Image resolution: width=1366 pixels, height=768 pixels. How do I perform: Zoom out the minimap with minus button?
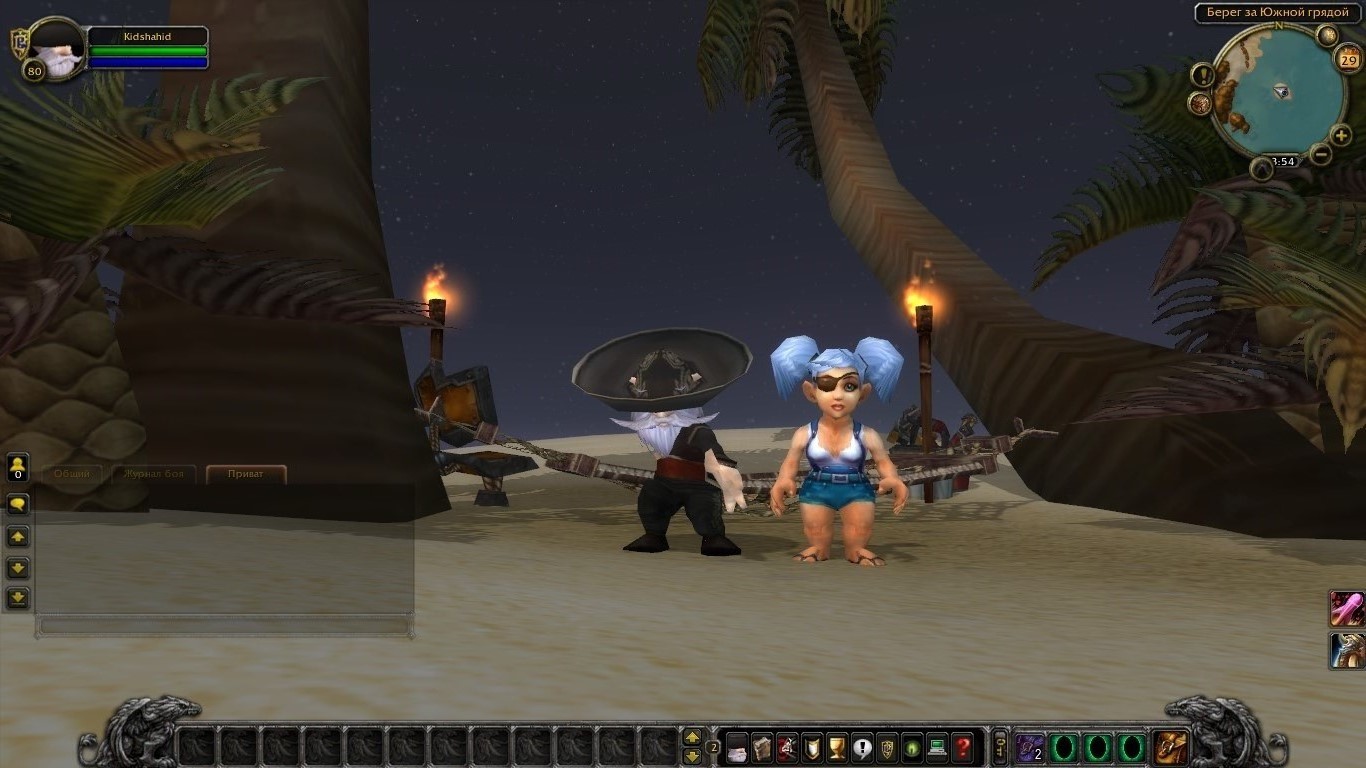tap(1320, 154)
